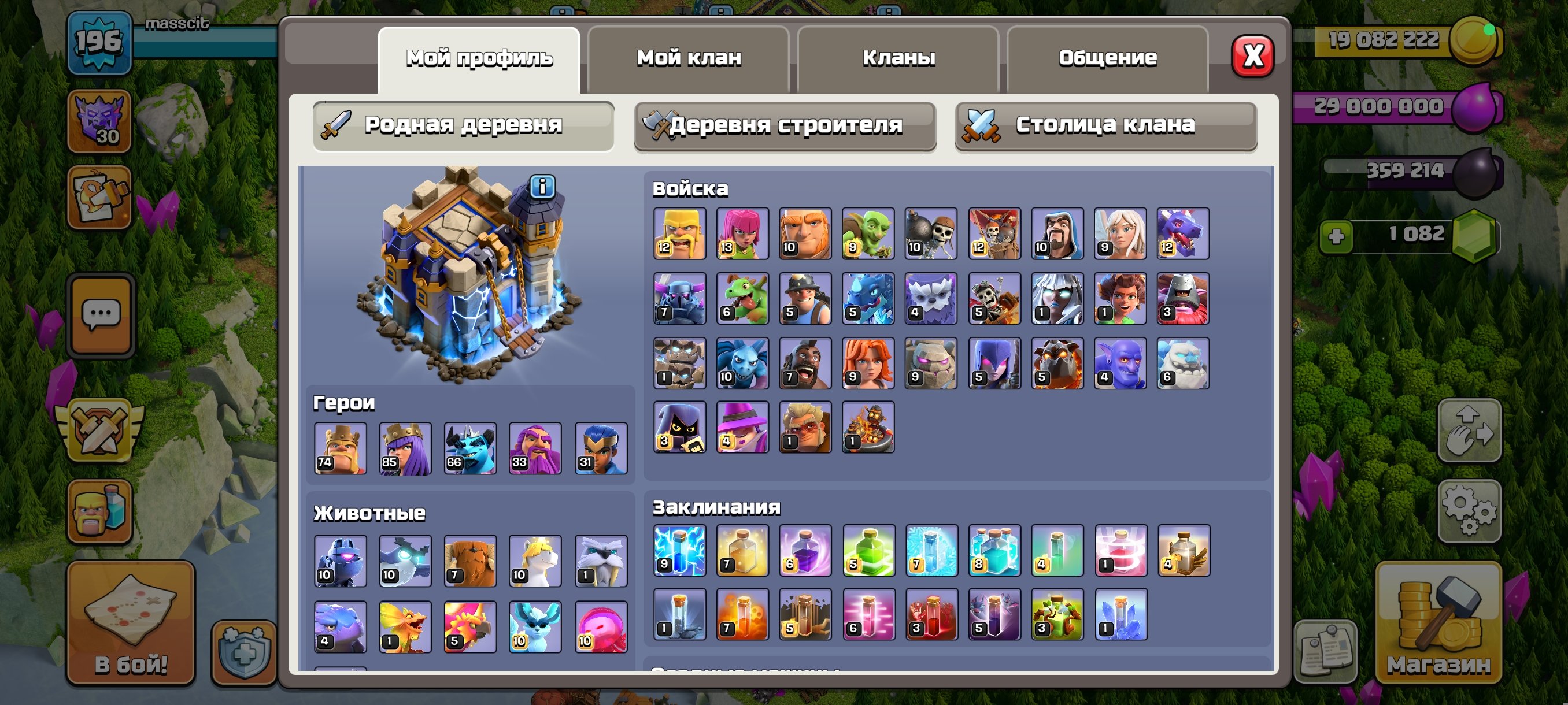
Task: Select the Electro Dragon troop icon
Action: pos(867,299)
